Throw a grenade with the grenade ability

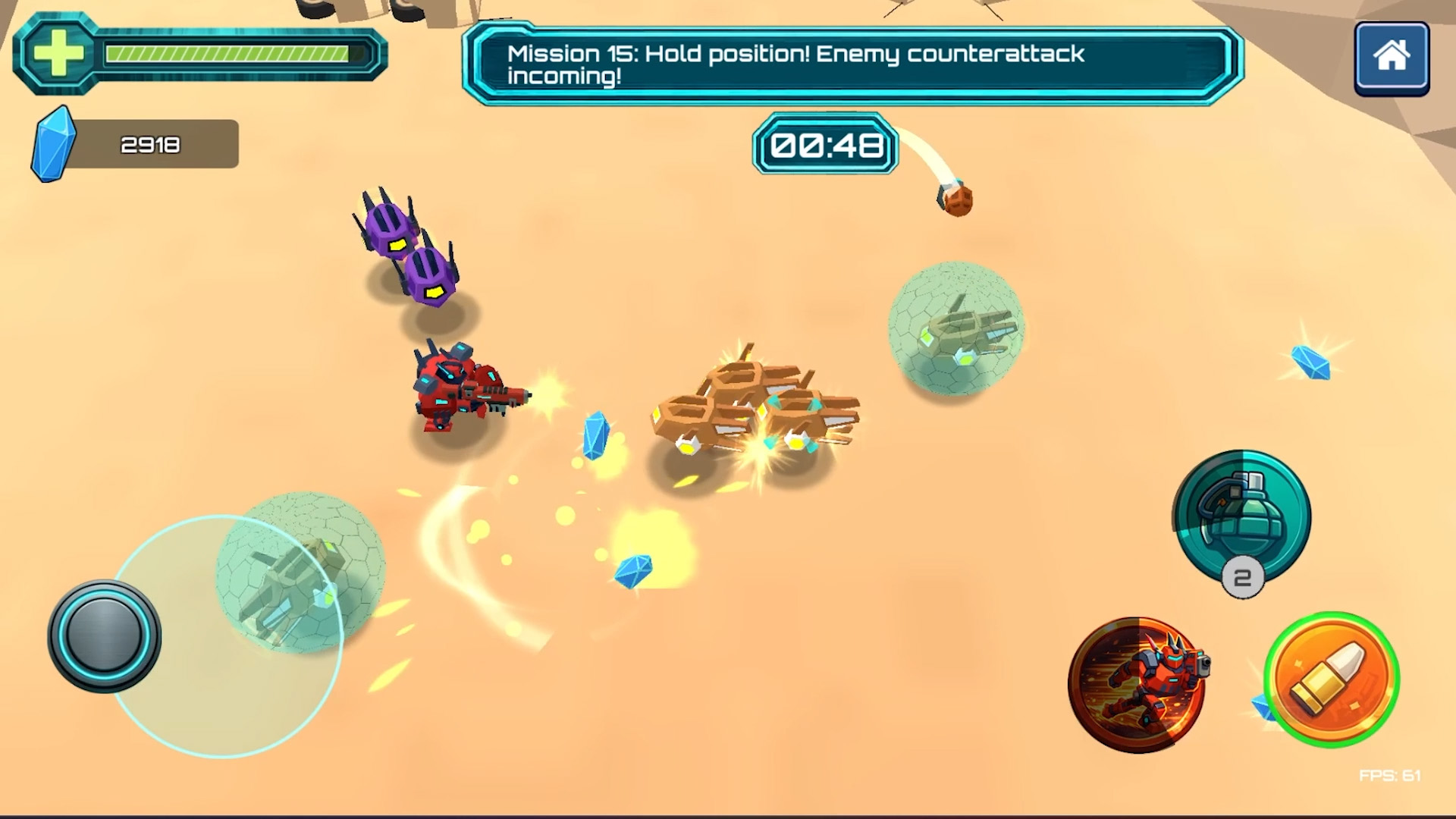click(x=1241, y=516)
